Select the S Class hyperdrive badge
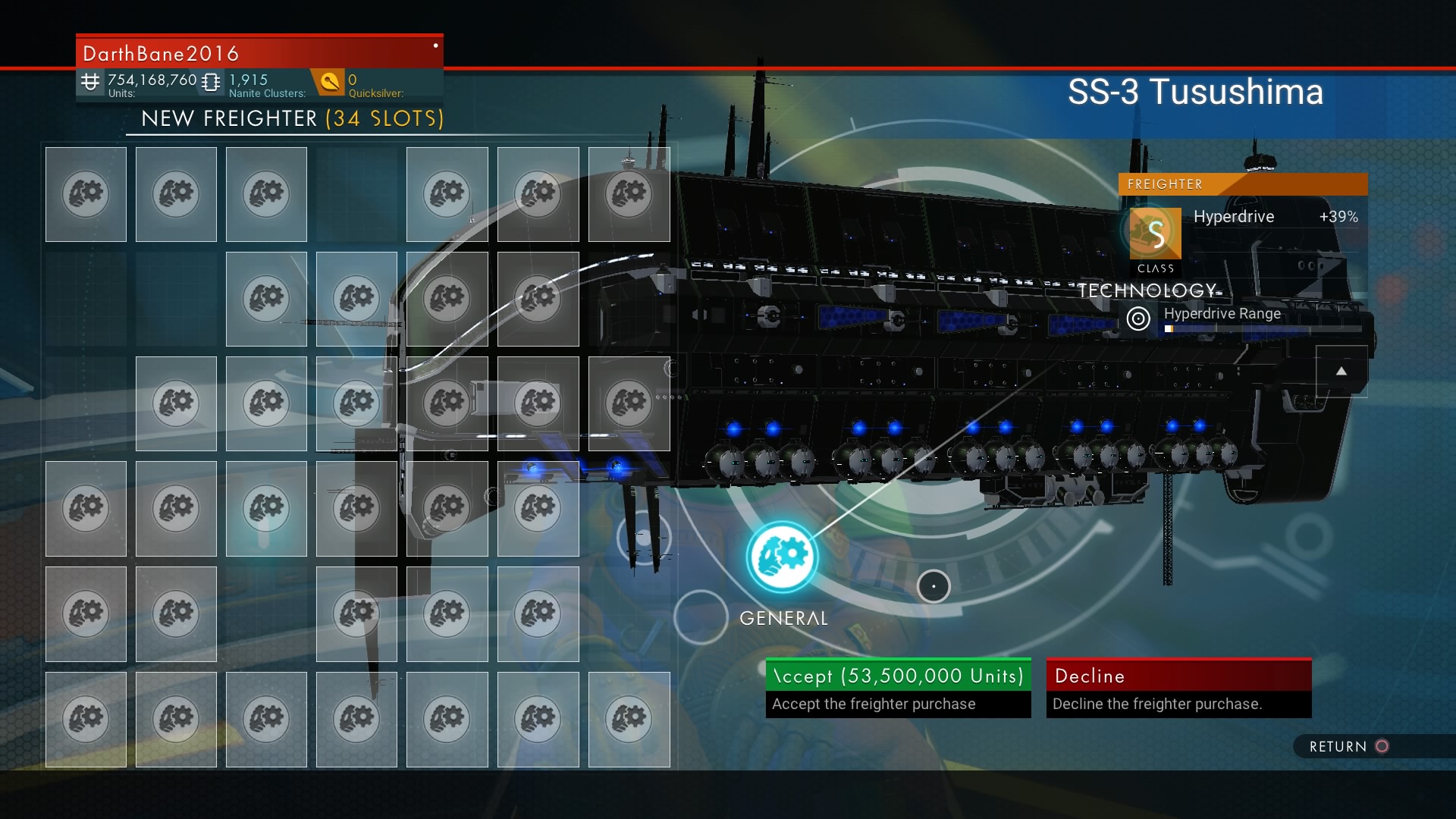Image resolution: width=1456 pixels, height=819 pixels. click(1155, 234)
